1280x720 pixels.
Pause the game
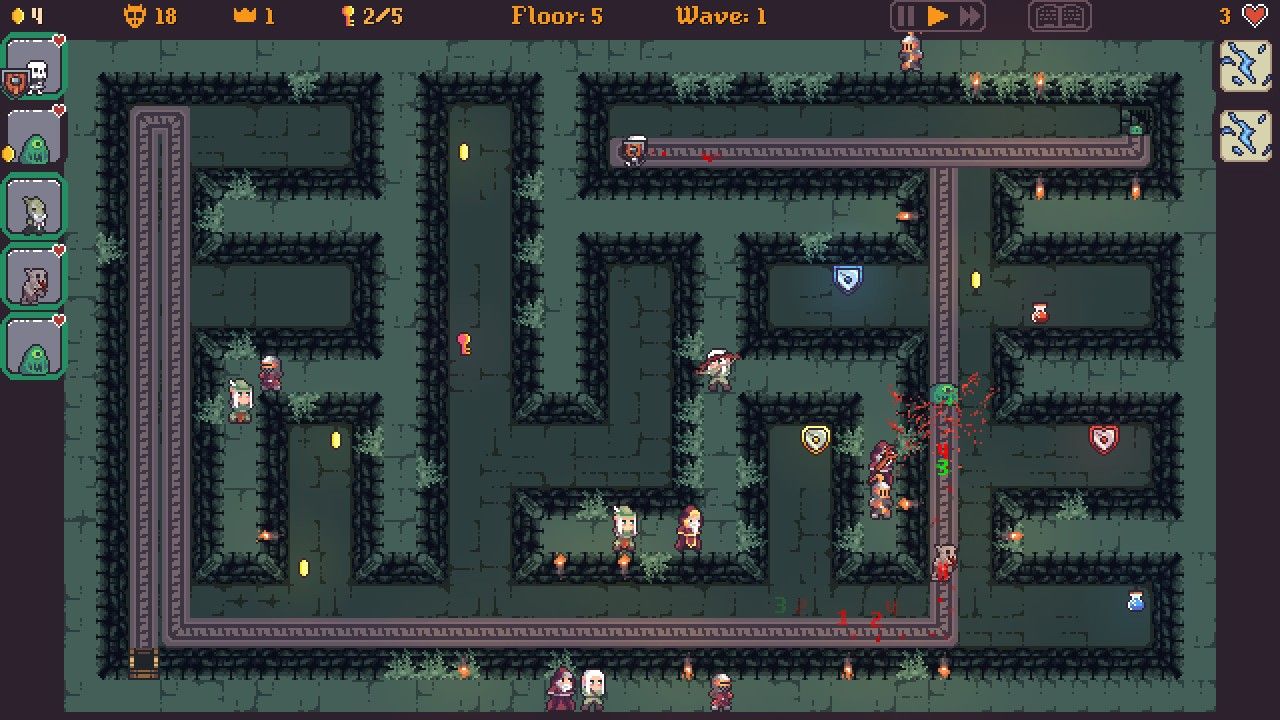tap(906, 16)
